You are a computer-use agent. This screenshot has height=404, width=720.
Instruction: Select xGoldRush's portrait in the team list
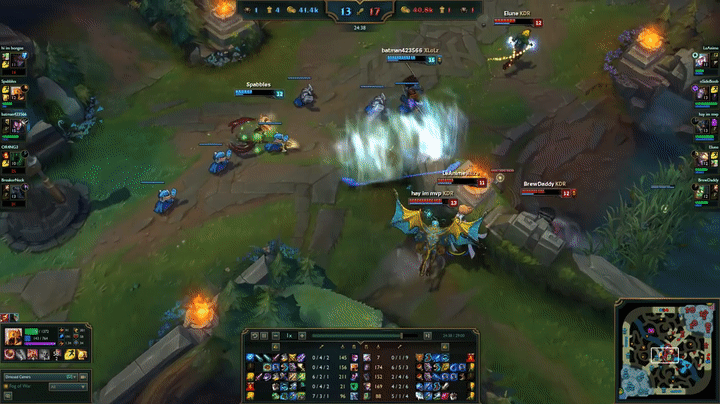click(701, 92)
